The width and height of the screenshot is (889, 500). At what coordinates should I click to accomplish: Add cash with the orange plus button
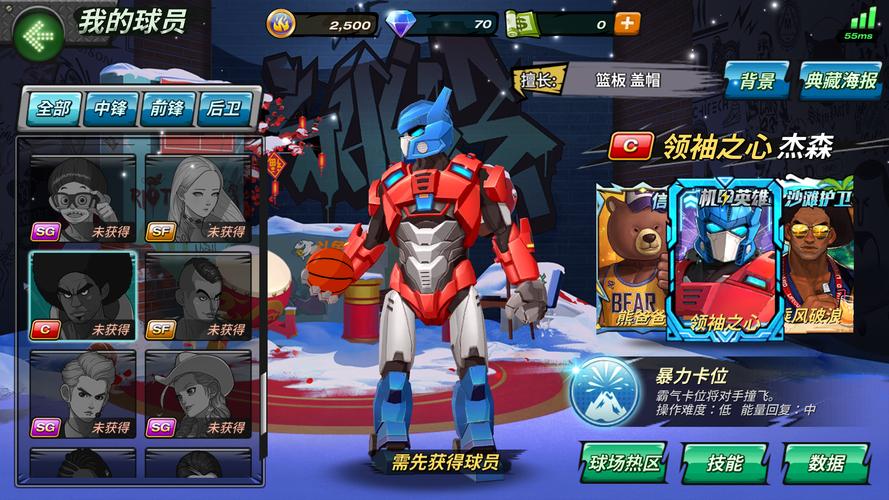point(627,23)
